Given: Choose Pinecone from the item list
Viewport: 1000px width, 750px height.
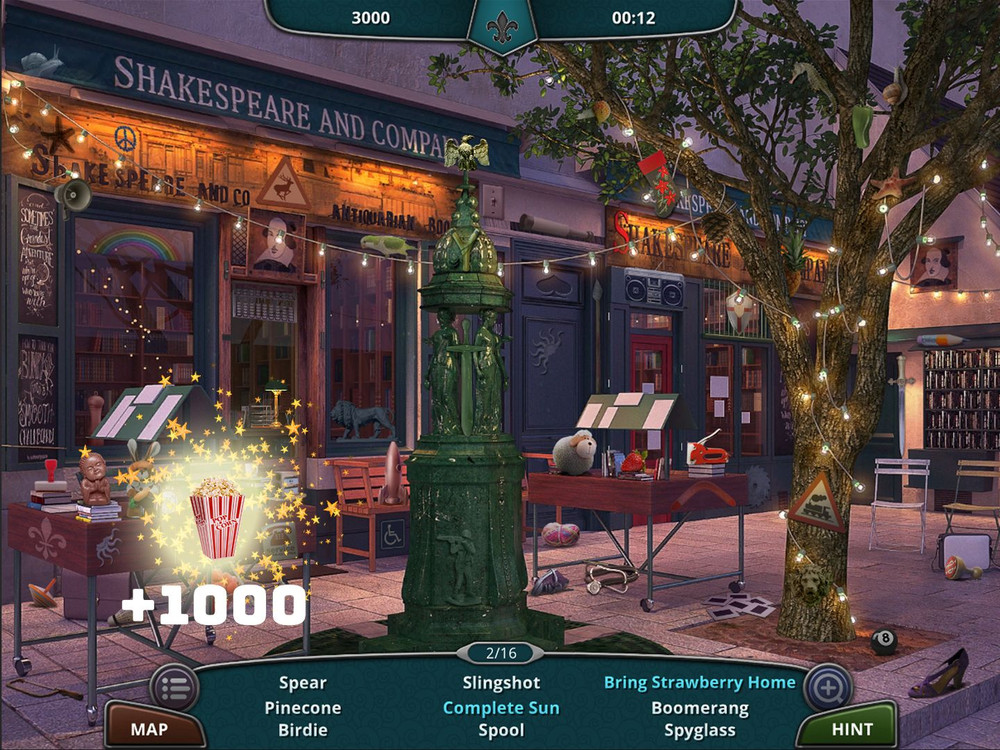Looking at the screenshot, I should tap(302, 708).
